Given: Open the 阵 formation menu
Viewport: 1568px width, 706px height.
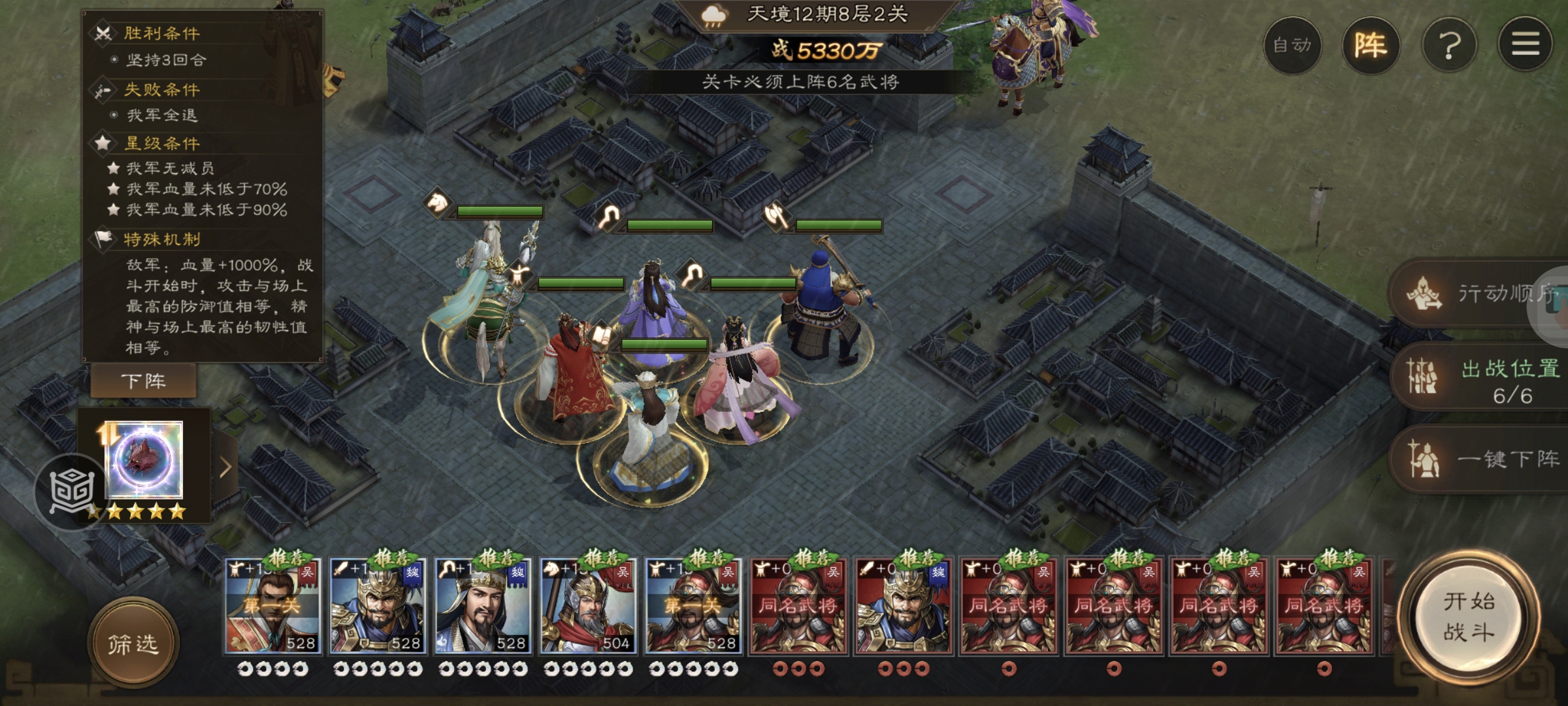Looking at the screenshot, I should click(1370, 45).
